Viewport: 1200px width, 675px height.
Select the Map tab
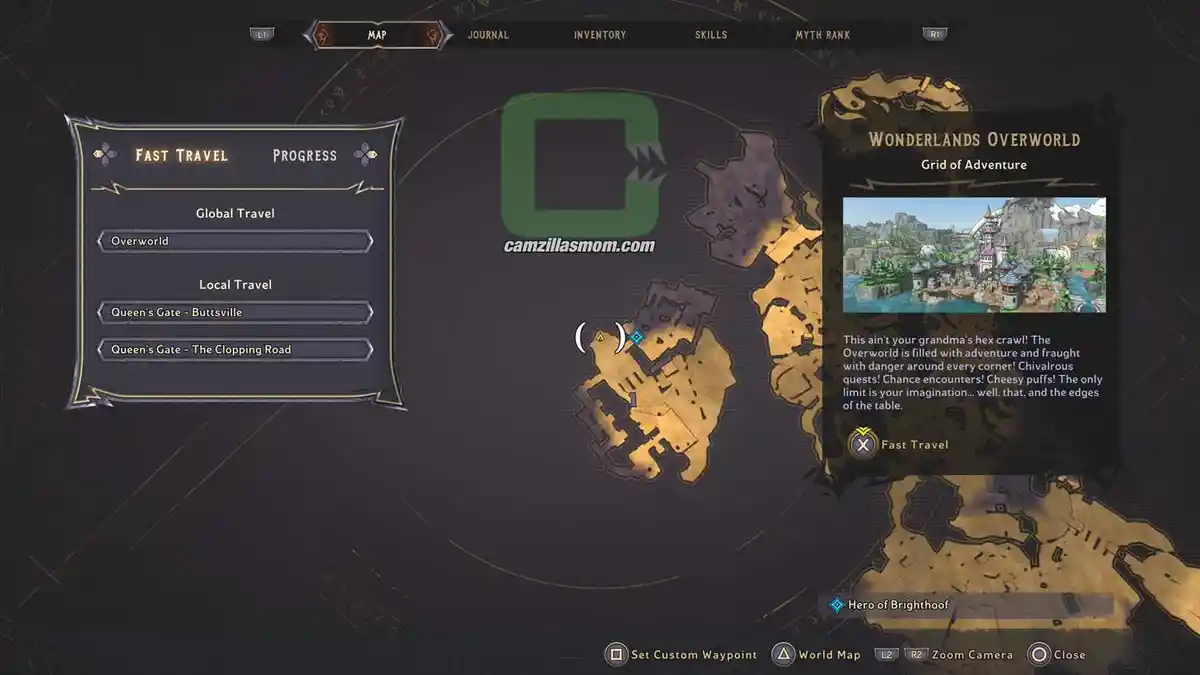click(377, 35)
